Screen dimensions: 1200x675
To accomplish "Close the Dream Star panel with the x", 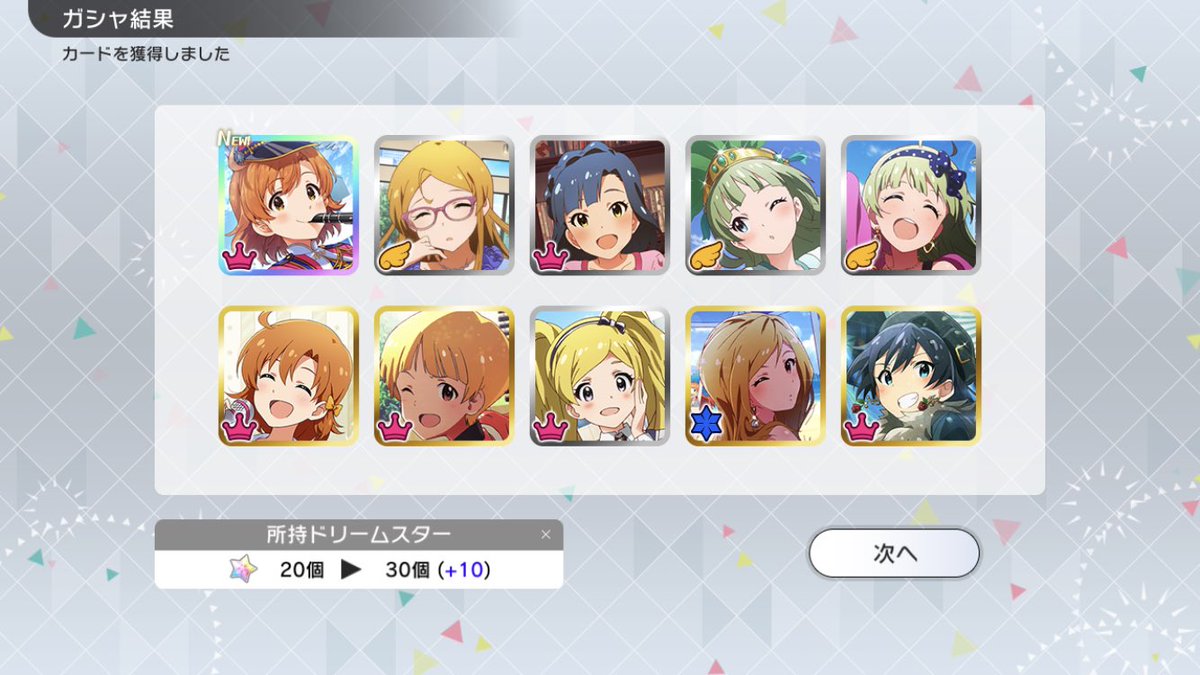I will point(545,534).
